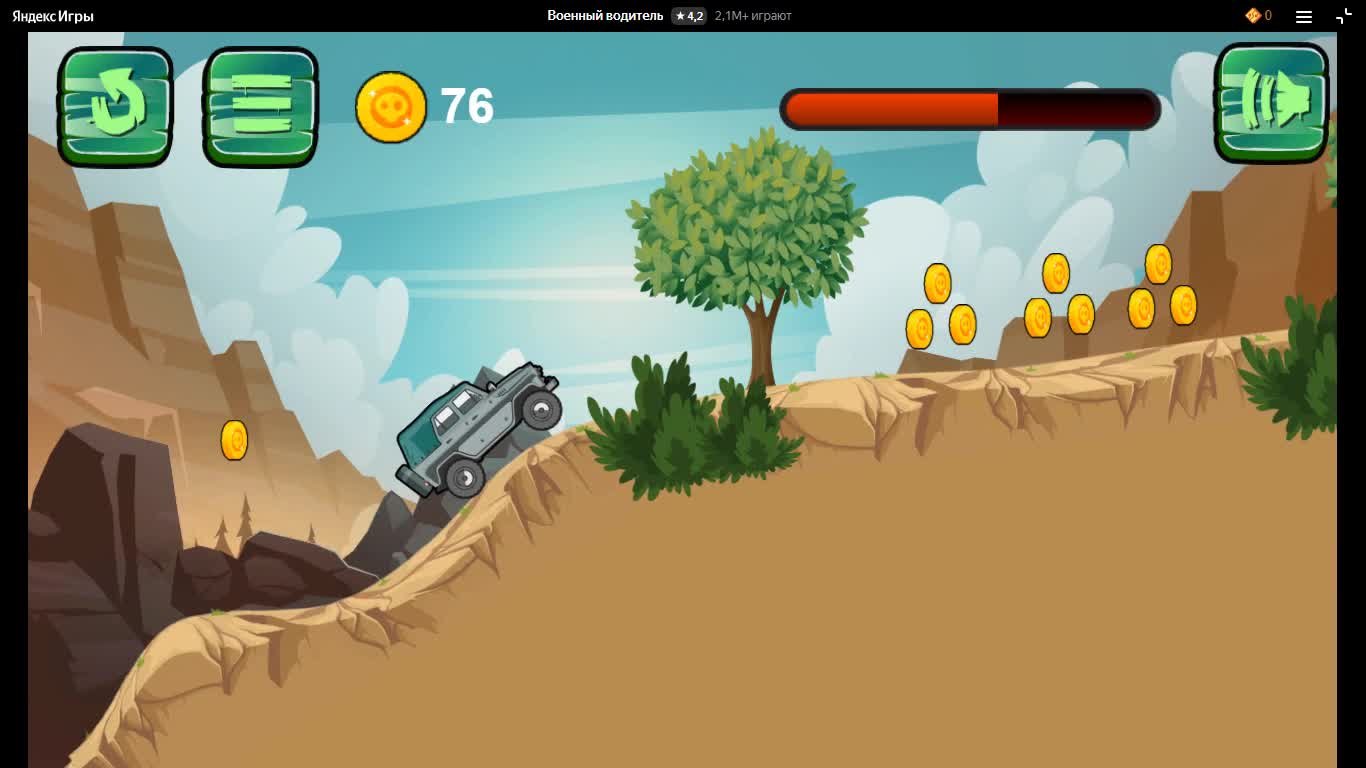Restart the level using the green restart icon
1366x768 pixels.
[x=114, y=105]
